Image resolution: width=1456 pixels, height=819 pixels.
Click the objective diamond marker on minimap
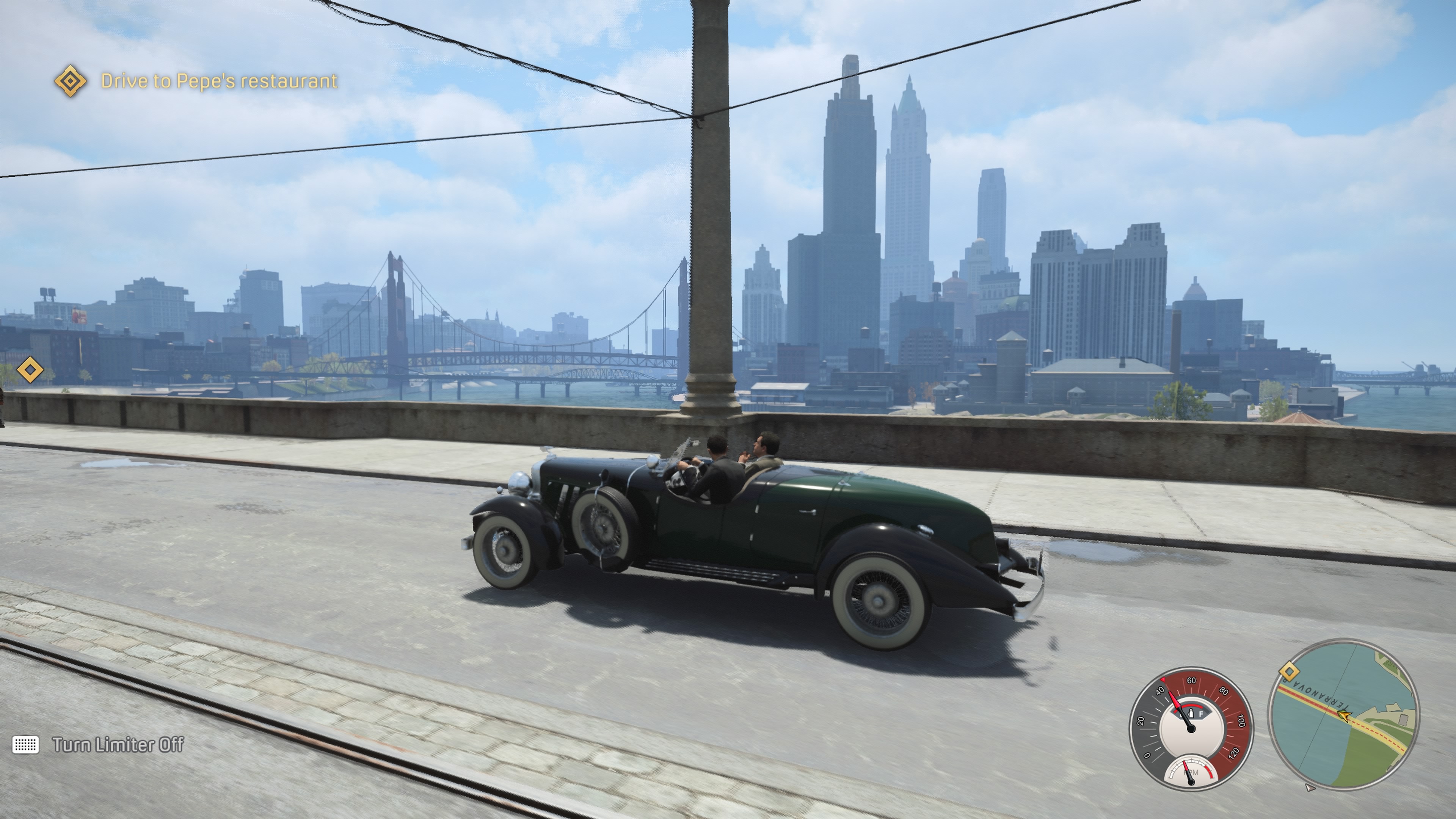(1289, 672)
